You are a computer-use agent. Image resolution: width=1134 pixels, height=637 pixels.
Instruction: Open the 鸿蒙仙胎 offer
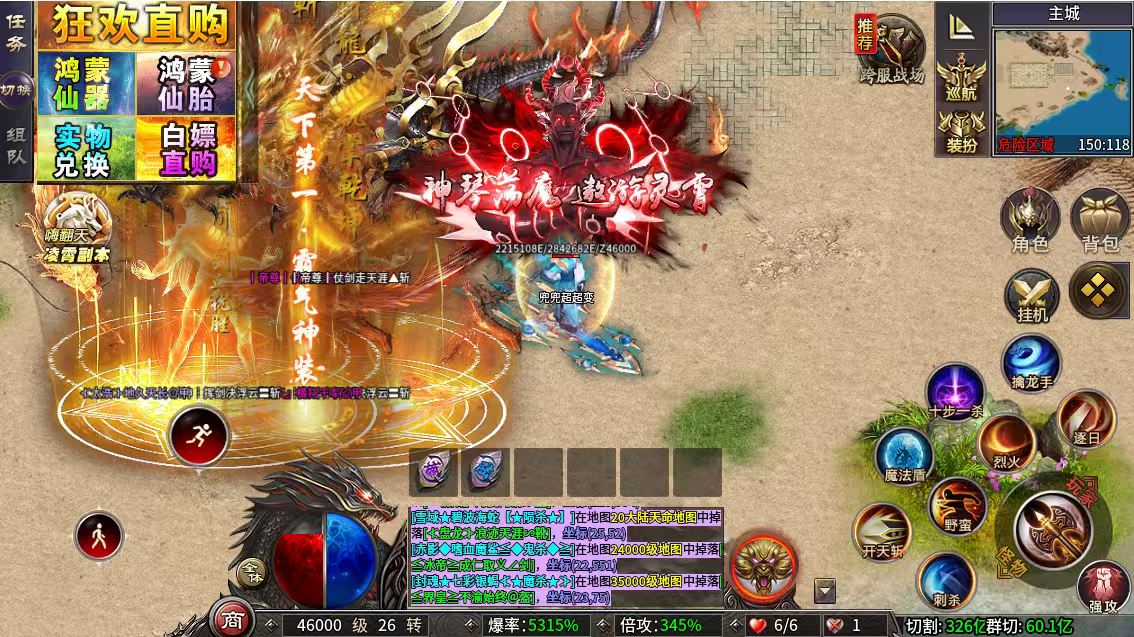(x=185, y=83)
